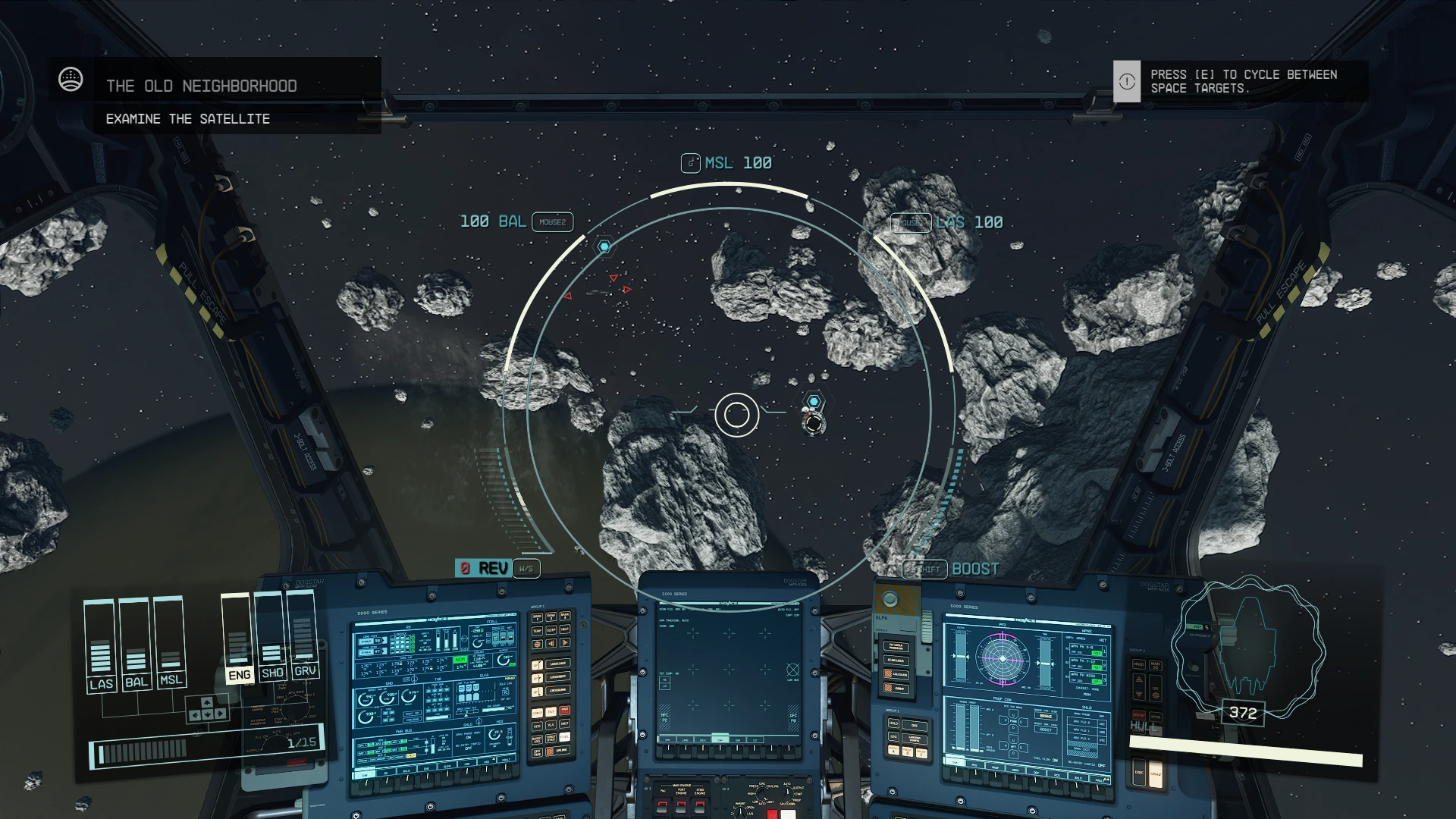The image size is (1456, 819).
Task: Select the LAS power allocation column
Action: tap(100, 645)
